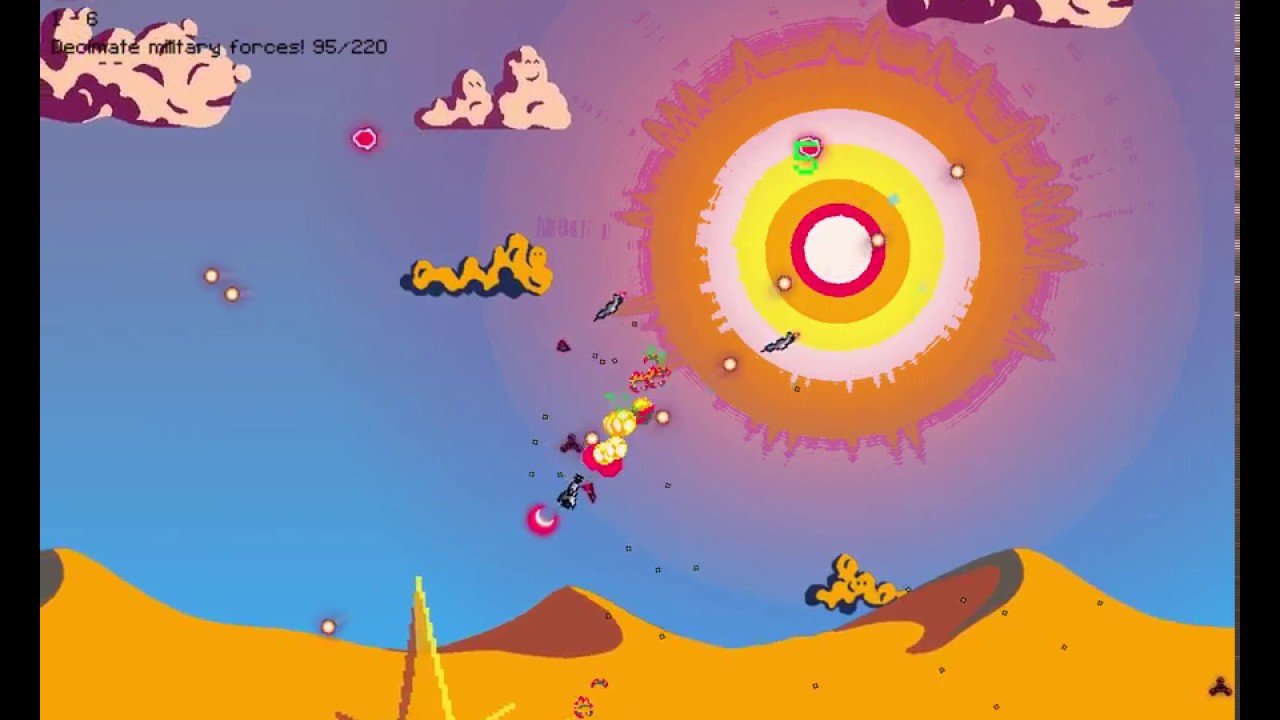The width and height of the screenshot is (1280, 720).
Task: Click the jet enemy below the explosions
Action: [575, 492]
